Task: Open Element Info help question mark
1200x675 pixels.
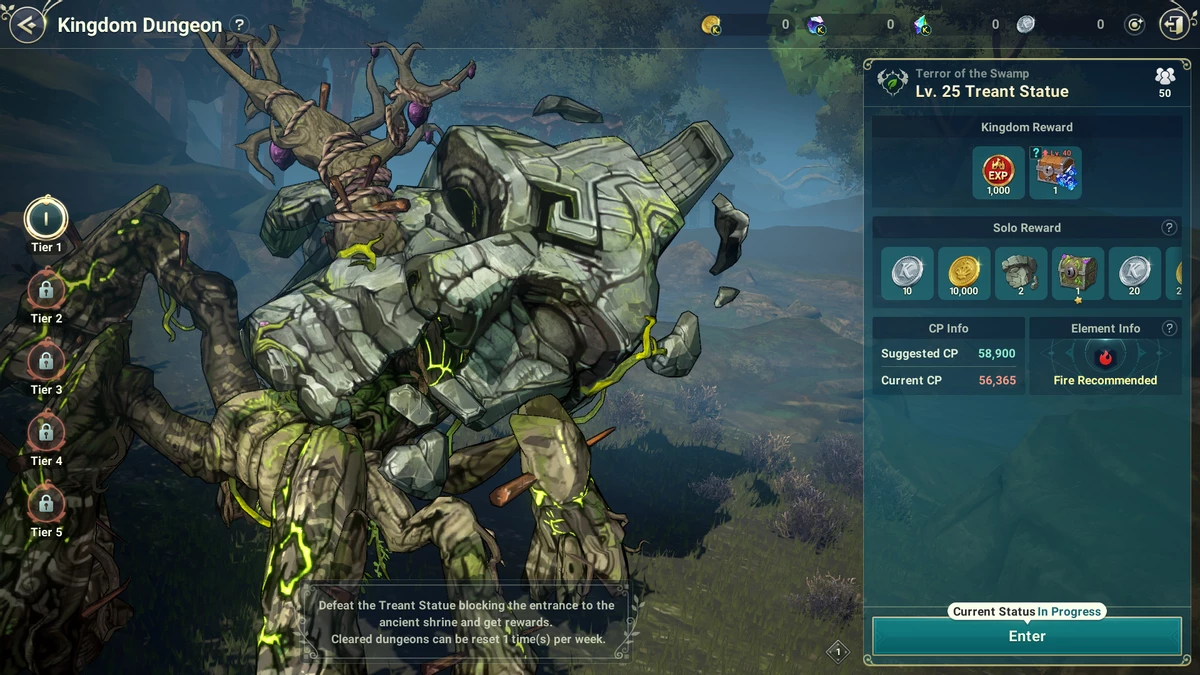Action: 1169,328
